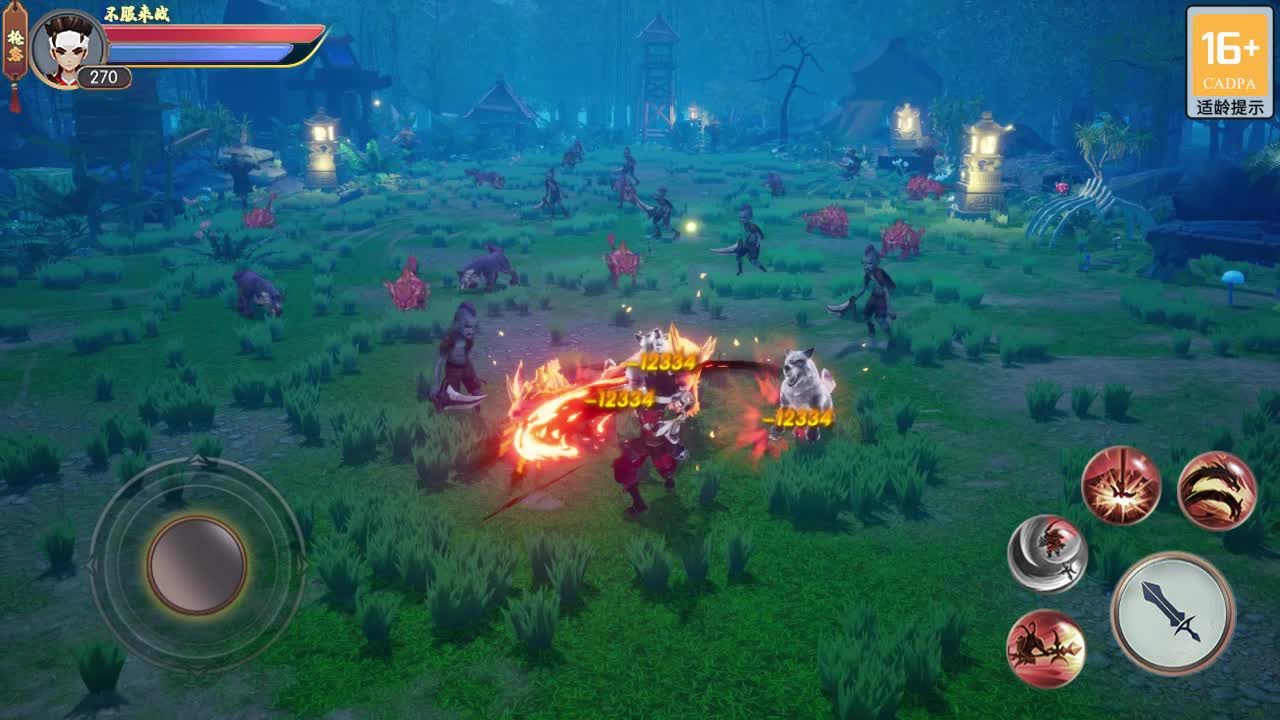This screenshot has height=720, width=1280.
Task: Select the hanging red lantern tag
Action: click(x=15, y=48)
